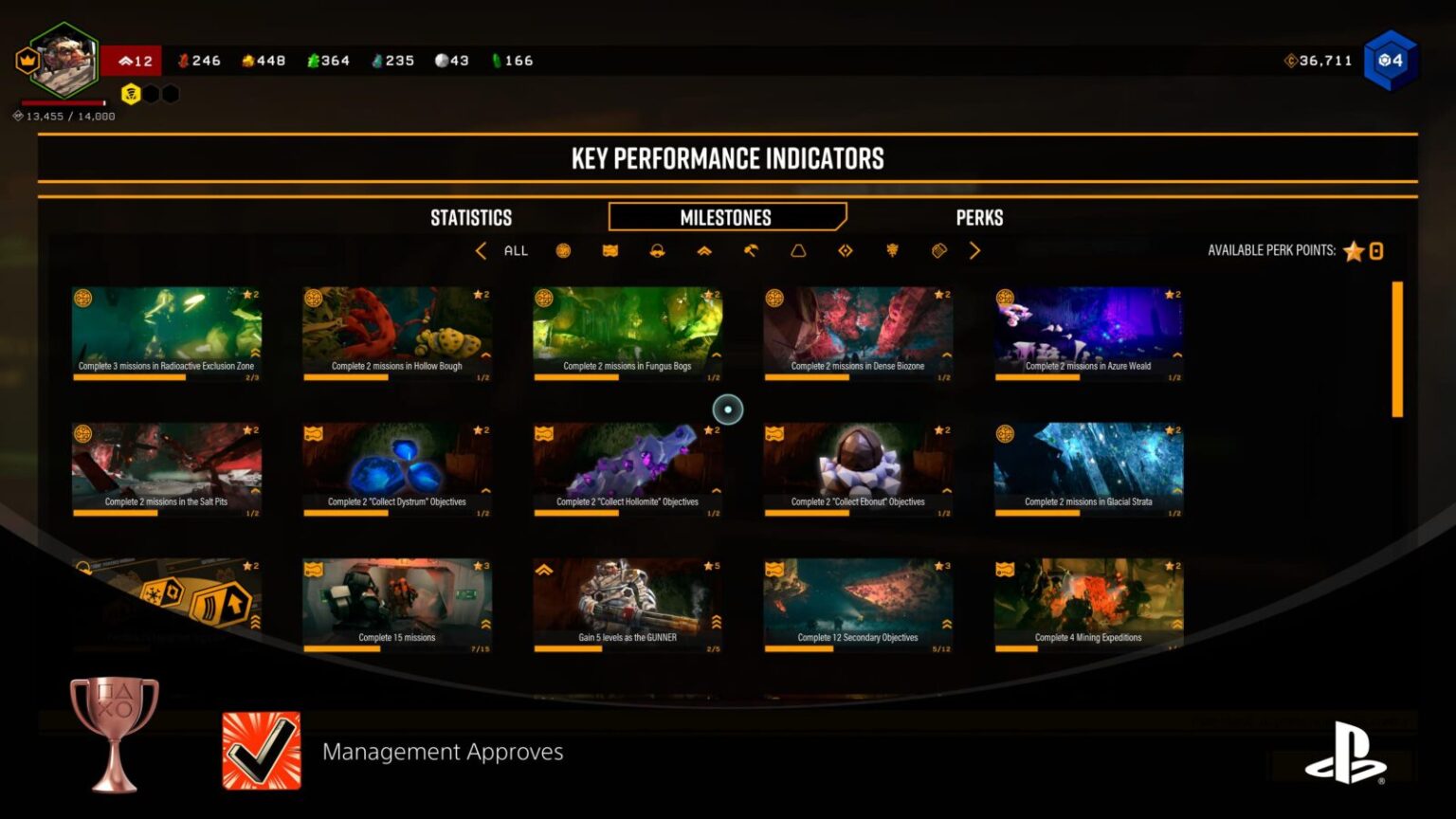The image size is (1456, 819).
Task: Click the ALL filter button
Action: click(x=516, y=250)
